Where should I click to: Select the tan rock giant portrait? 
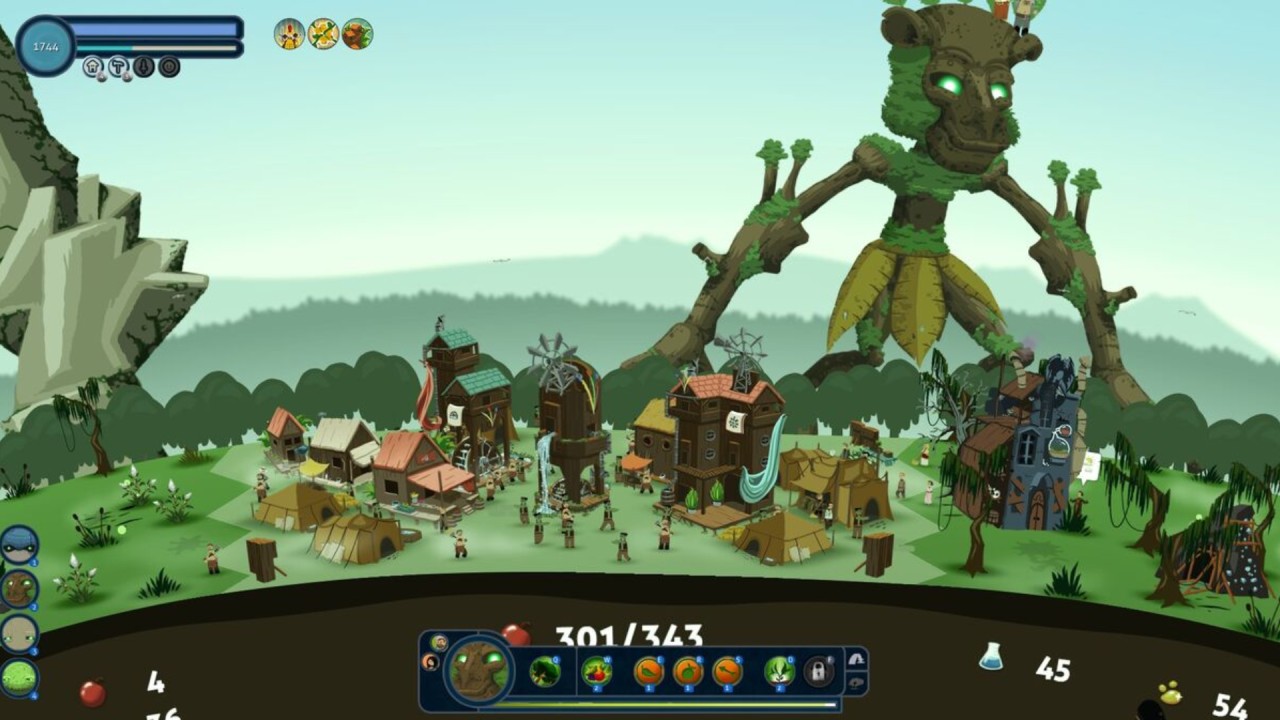pyautogui.click(x=19, y=634)
